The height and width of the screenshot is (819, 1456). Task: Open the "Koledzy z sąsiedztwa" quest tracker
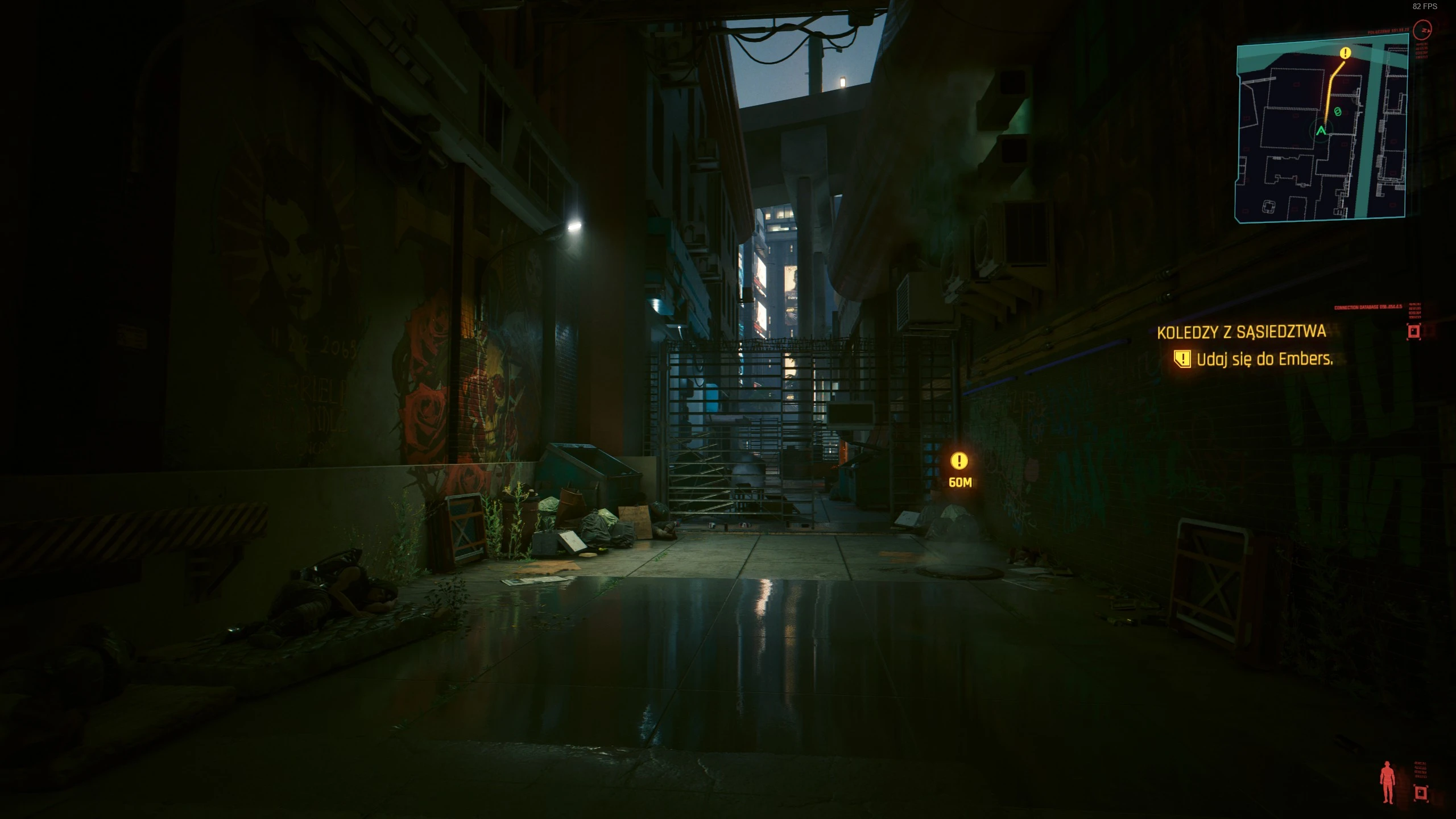(x=1241, y=332)
